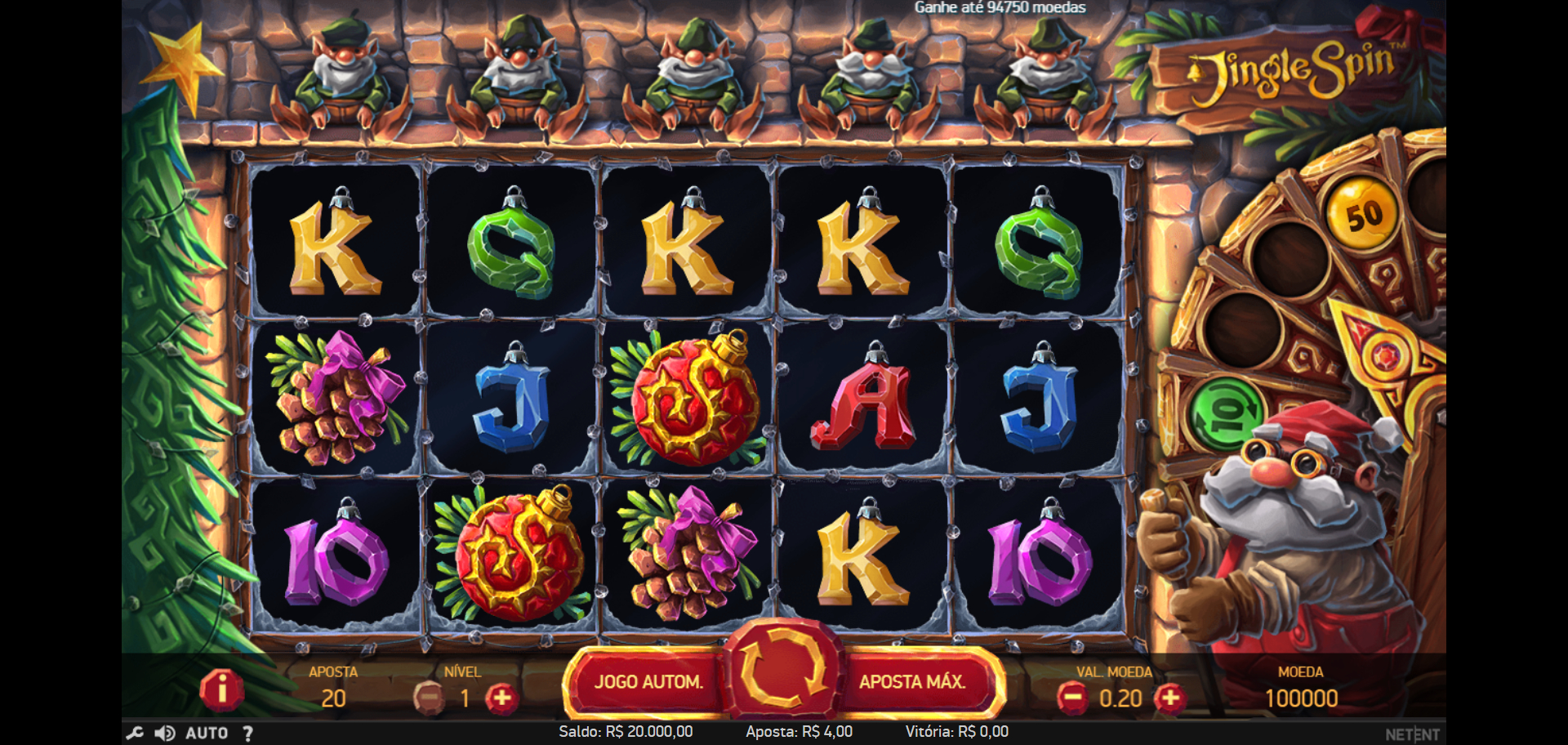Viewport: 1568px width, 745px height.
Task: Start auto play with JOGO AUTOM.
Action: [x=648, y=682]
